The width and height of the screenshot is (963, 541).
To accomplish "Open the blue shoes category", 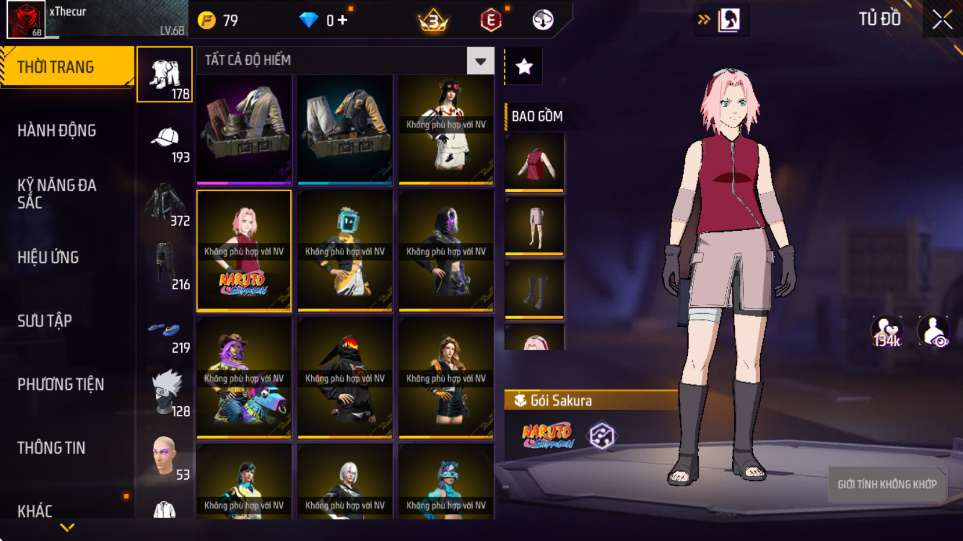I will coord(165,330).
